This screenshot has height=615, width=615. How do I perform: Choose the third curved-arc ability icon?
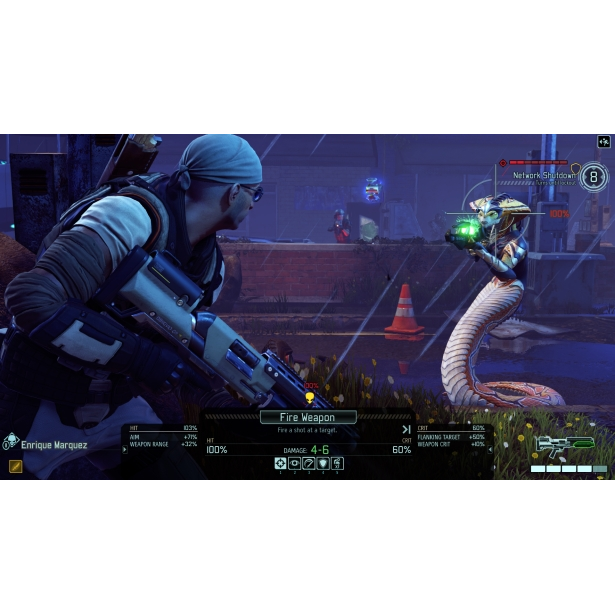click(x=309, y=464)
